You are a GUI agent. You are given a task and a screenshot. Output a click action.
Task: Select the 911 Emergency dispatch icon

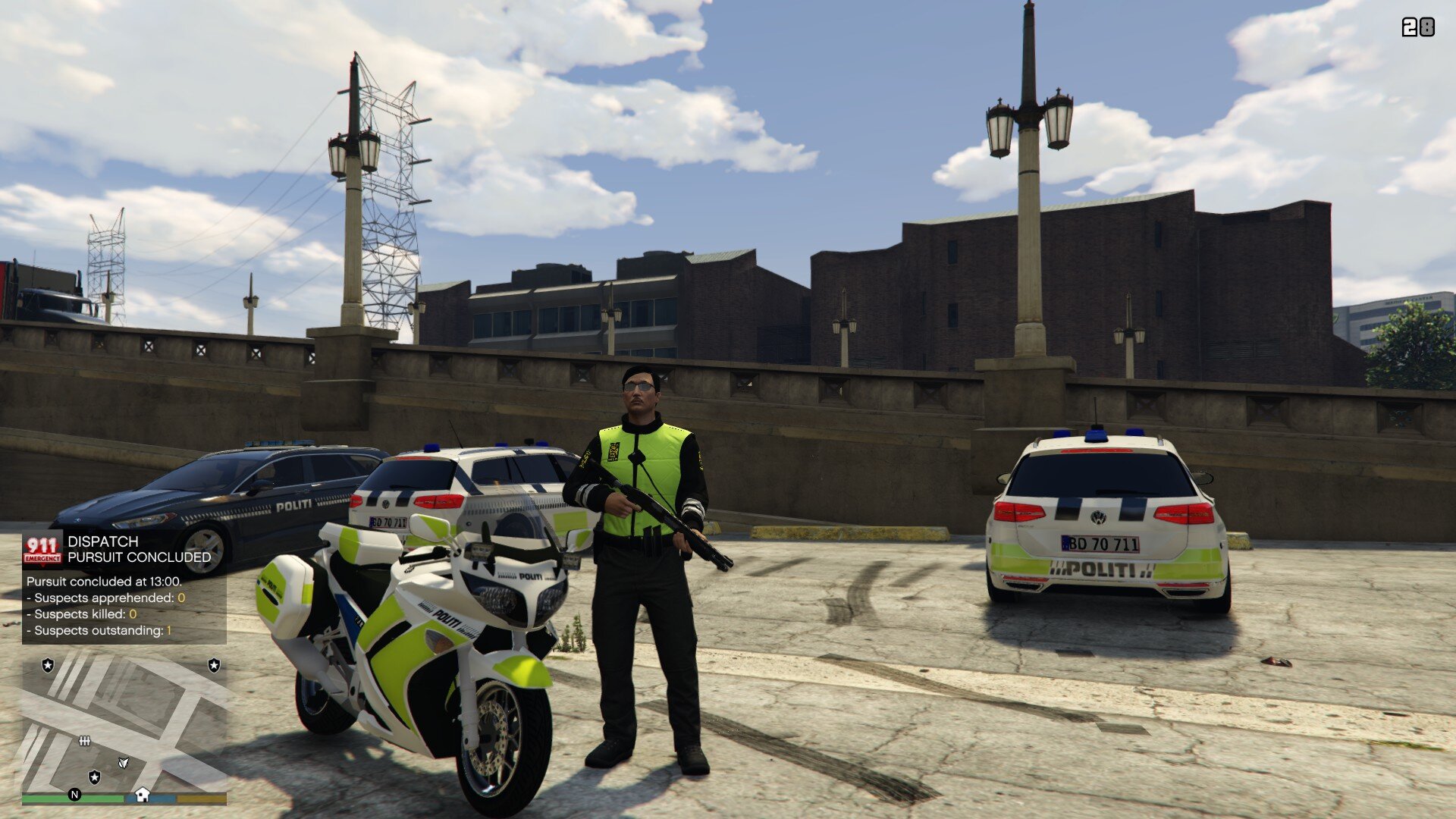pyautogui.click(x=42, y=550)
